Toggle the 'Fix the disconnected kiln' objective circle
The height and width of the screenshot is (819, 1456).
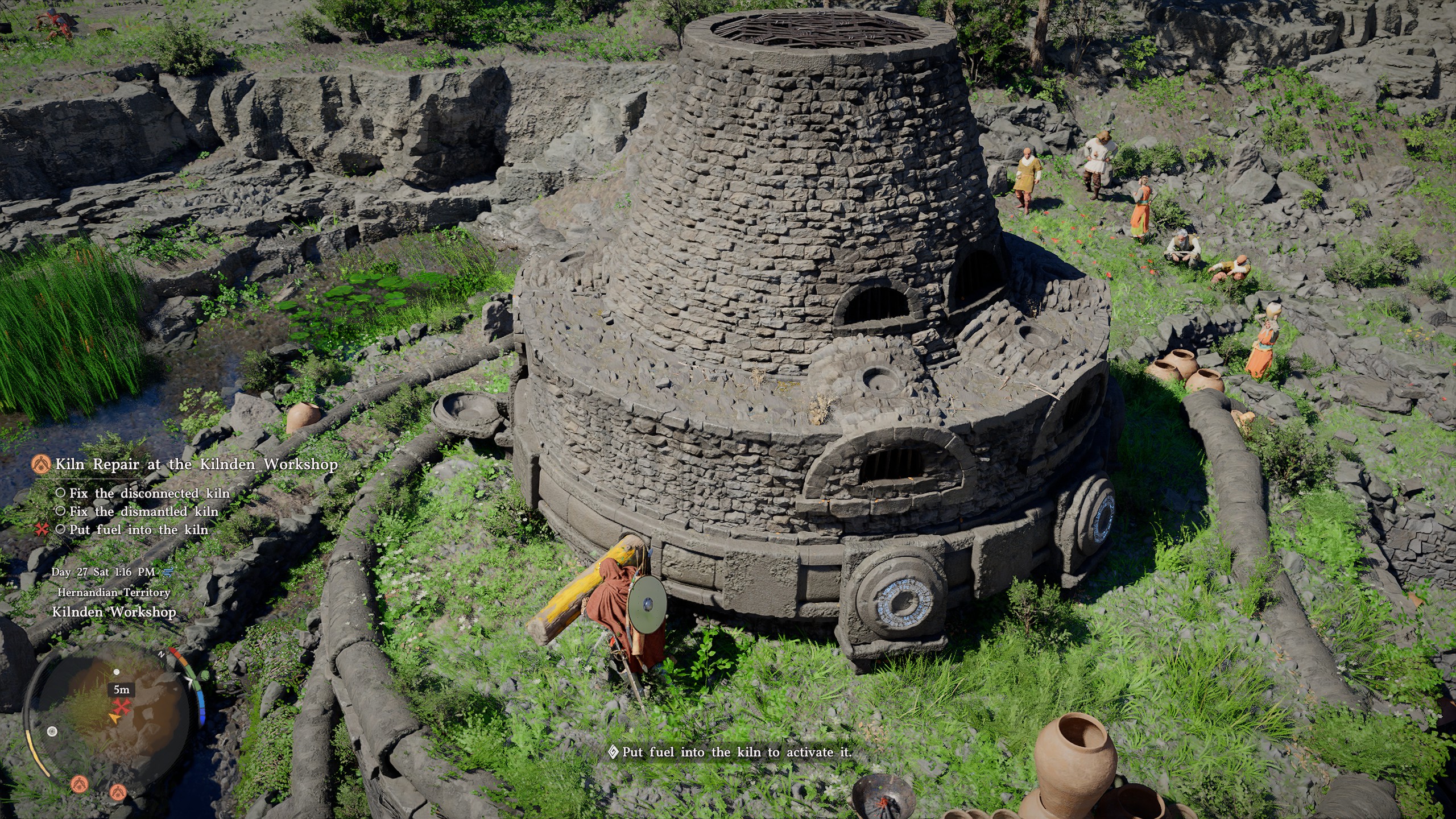(61, 494)
